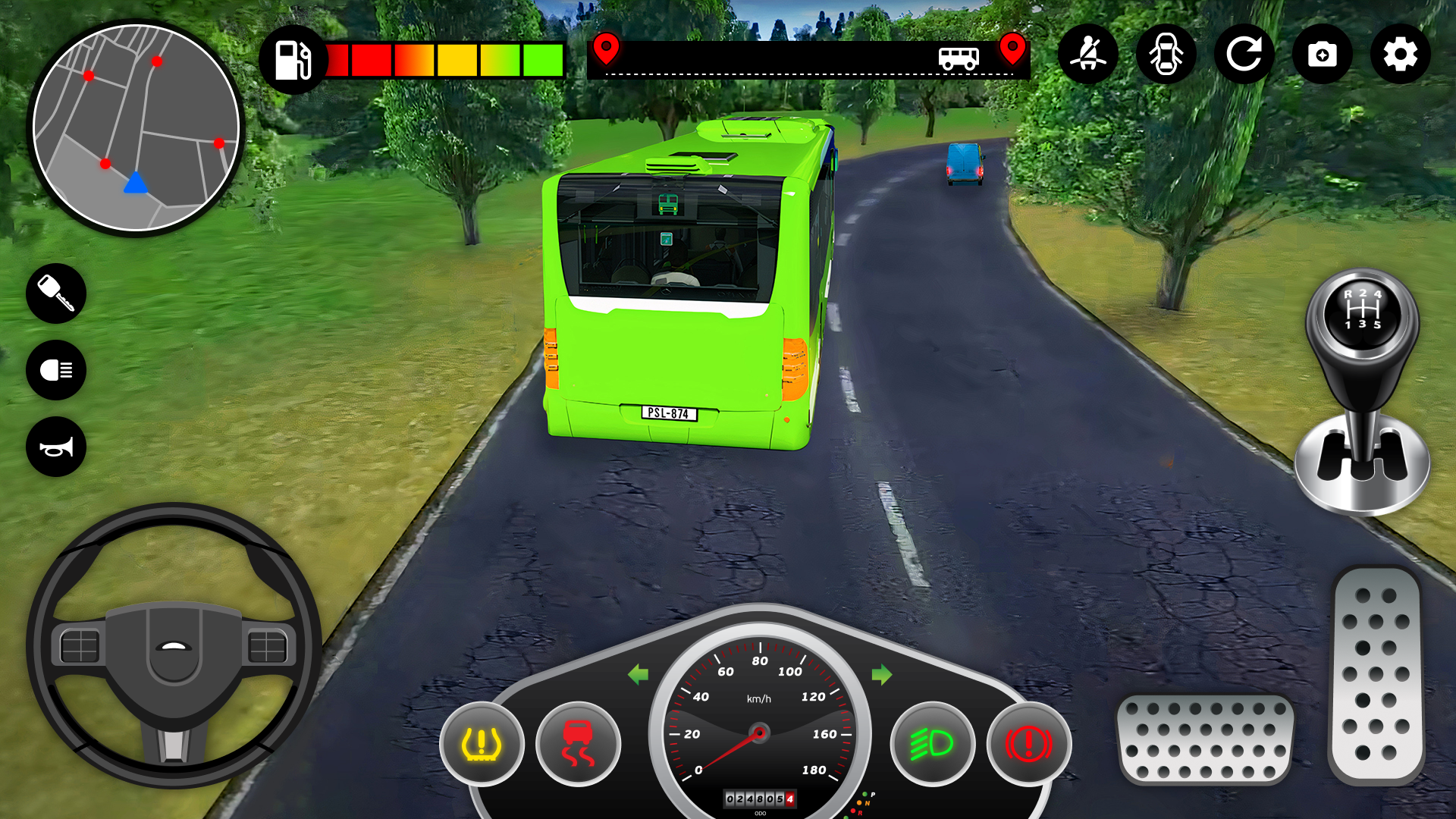
Task: Engage the red parking brake button
Action: 1028,744
